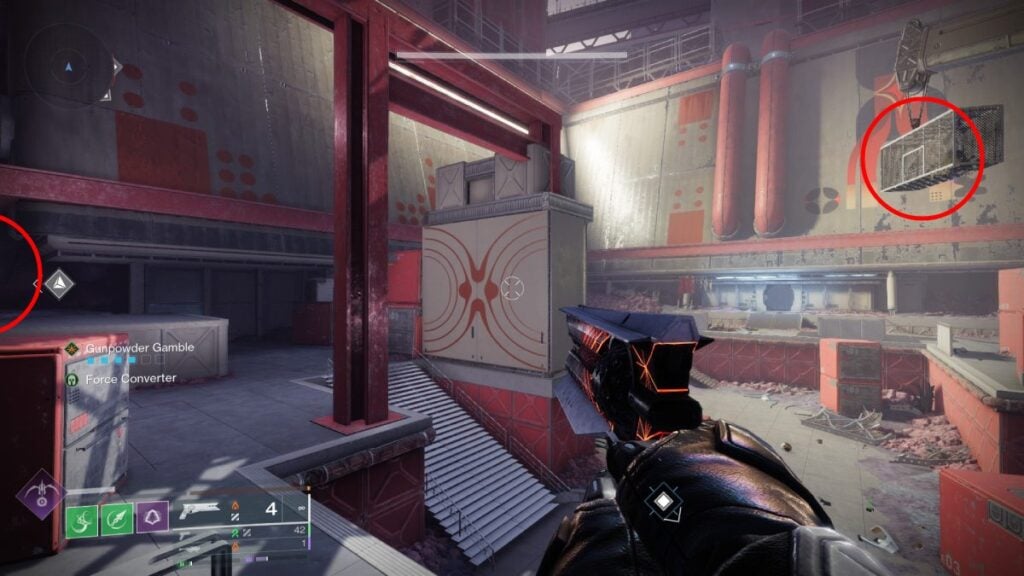The image size is (1024, 576).
Task: Click the Gunpowder Gamble buff icon
Action: click(72, 348)
